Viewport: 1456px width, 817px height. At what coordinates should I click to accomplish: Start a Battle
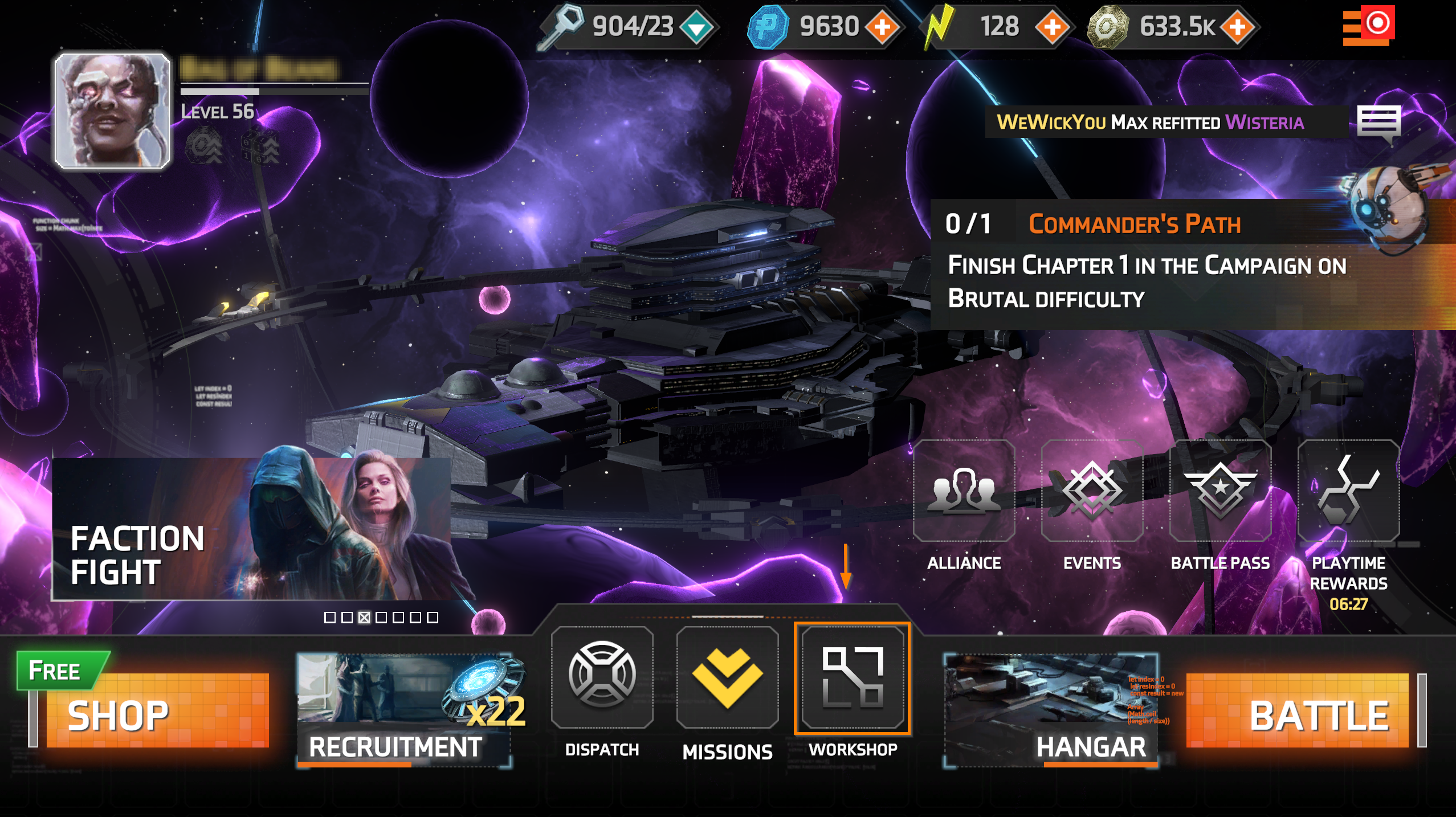1297,710
